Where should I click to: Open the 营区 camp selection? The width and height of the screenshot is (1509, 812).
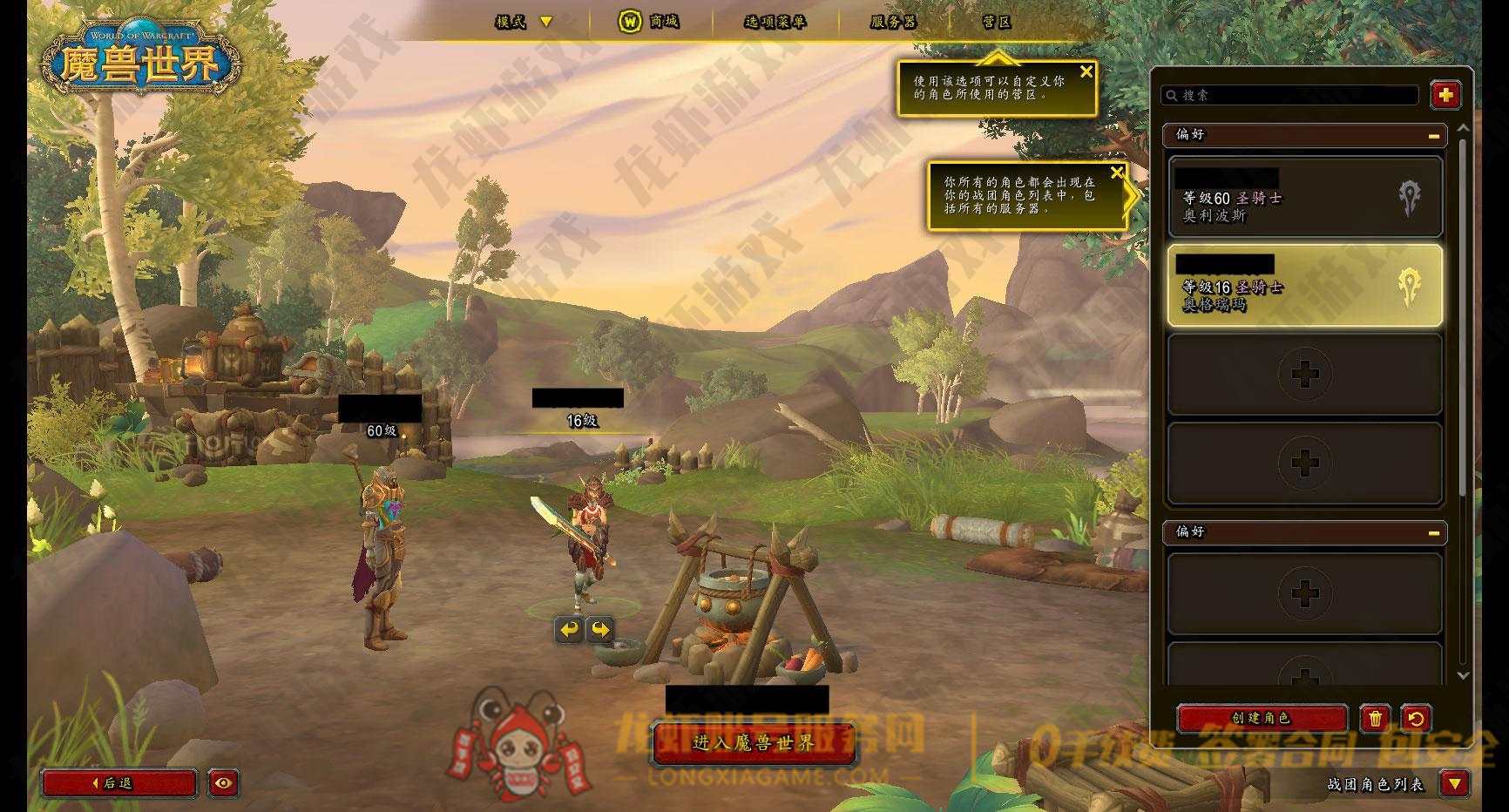coord(997,22)
